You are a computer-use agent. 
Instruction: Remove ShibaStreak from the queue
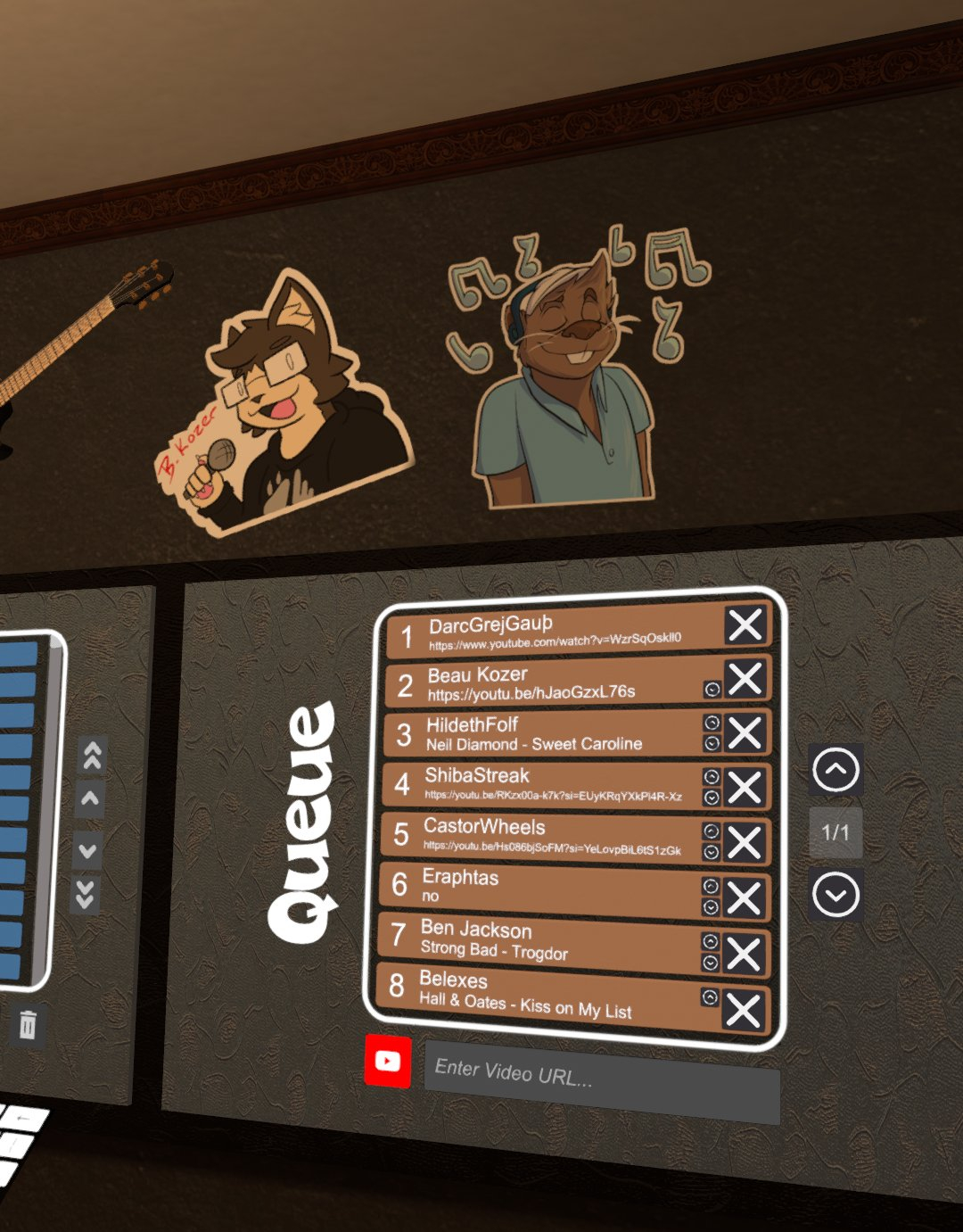click(744, 788)
